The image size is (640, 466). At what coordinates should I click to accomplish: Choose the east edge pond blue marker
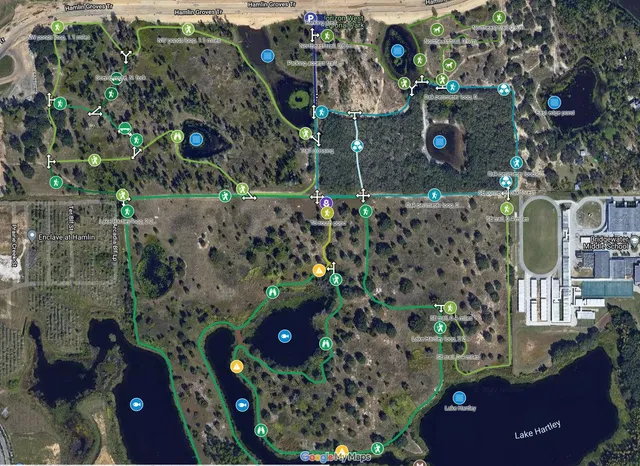pyautogui.click(x=554, y=102)
